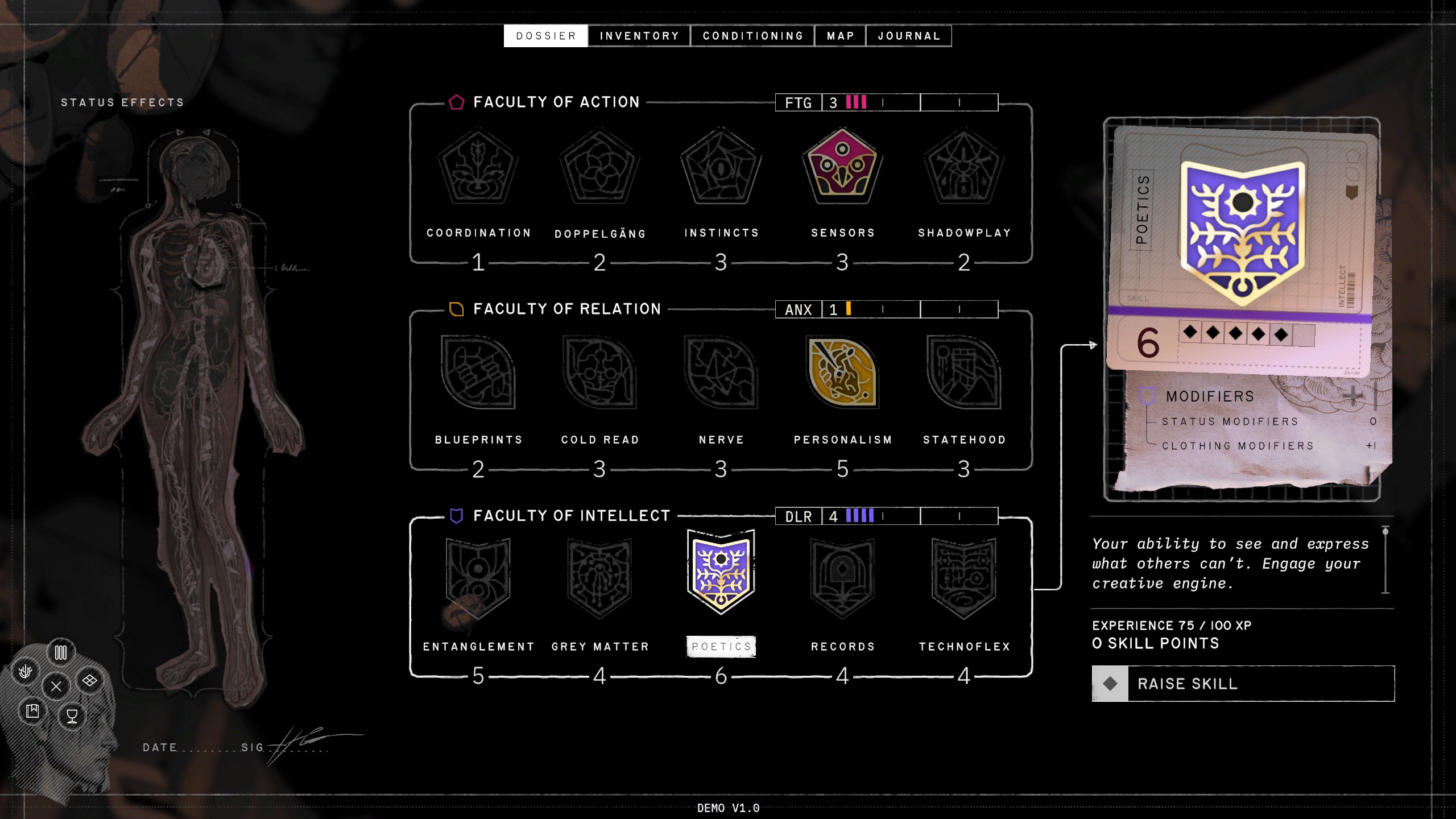Open the Journal tab
The height and width of the screenshot is (819, 1456).
(908, 36)
